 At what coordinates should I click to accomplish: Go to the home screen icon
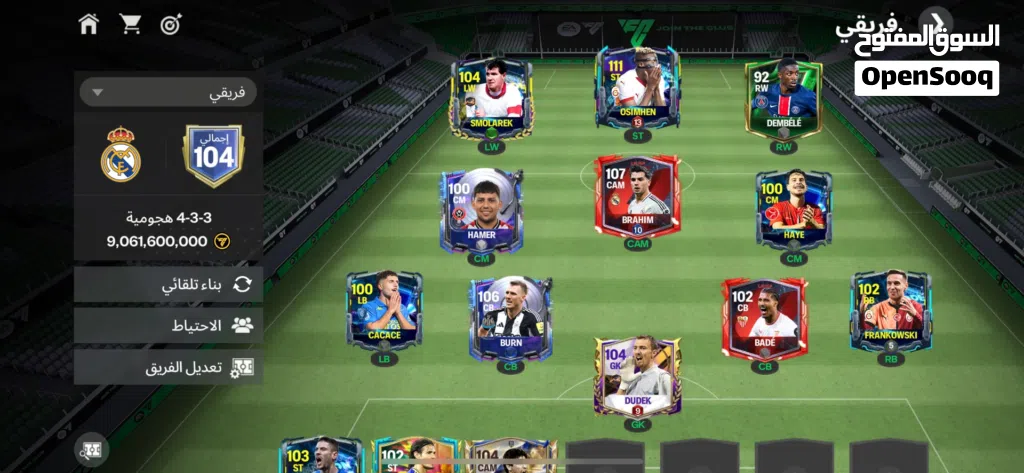tap(89, 23)
